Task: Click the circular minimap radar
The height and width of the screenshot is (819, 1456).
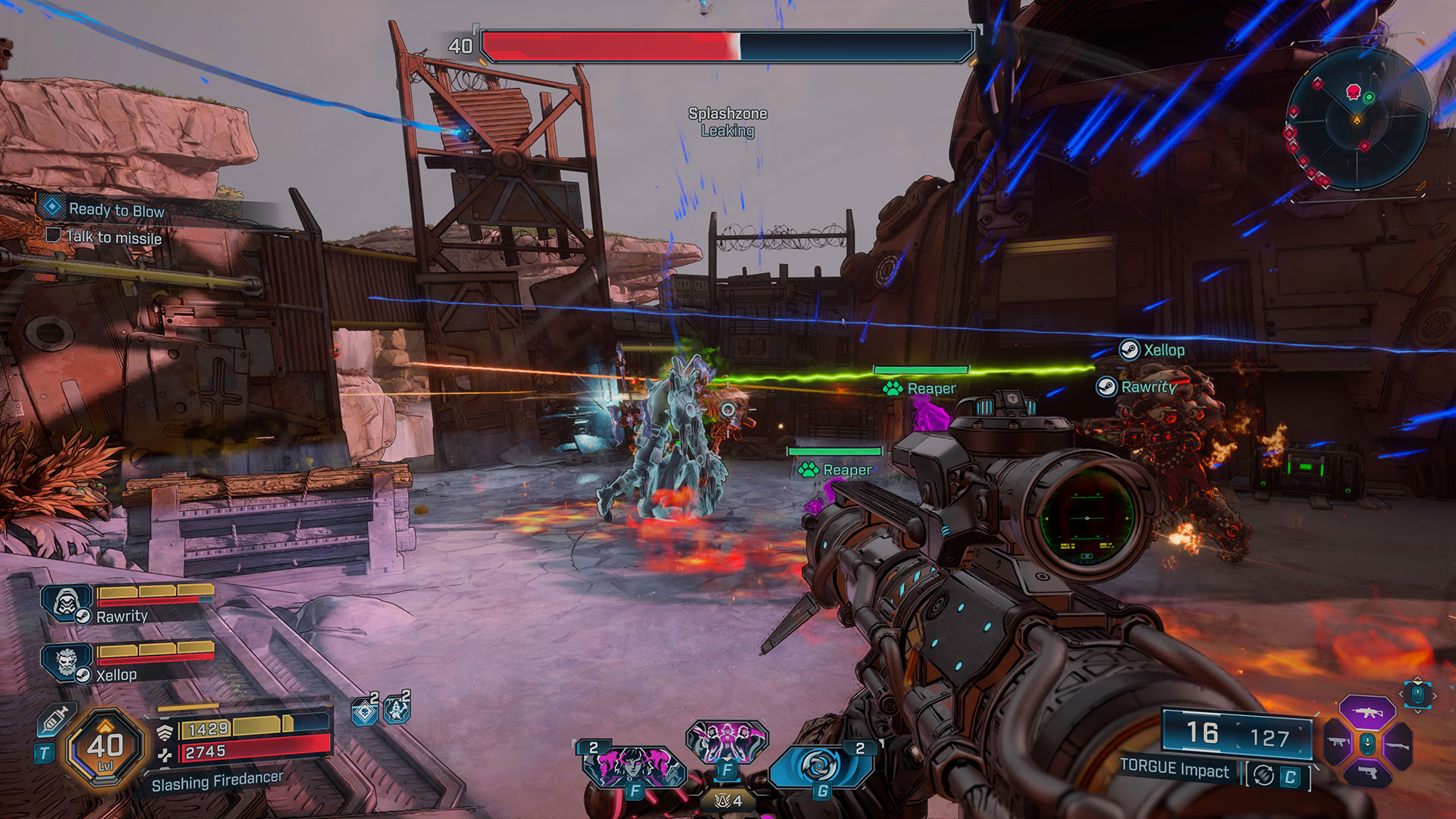Action: [x=1357, y=119]
